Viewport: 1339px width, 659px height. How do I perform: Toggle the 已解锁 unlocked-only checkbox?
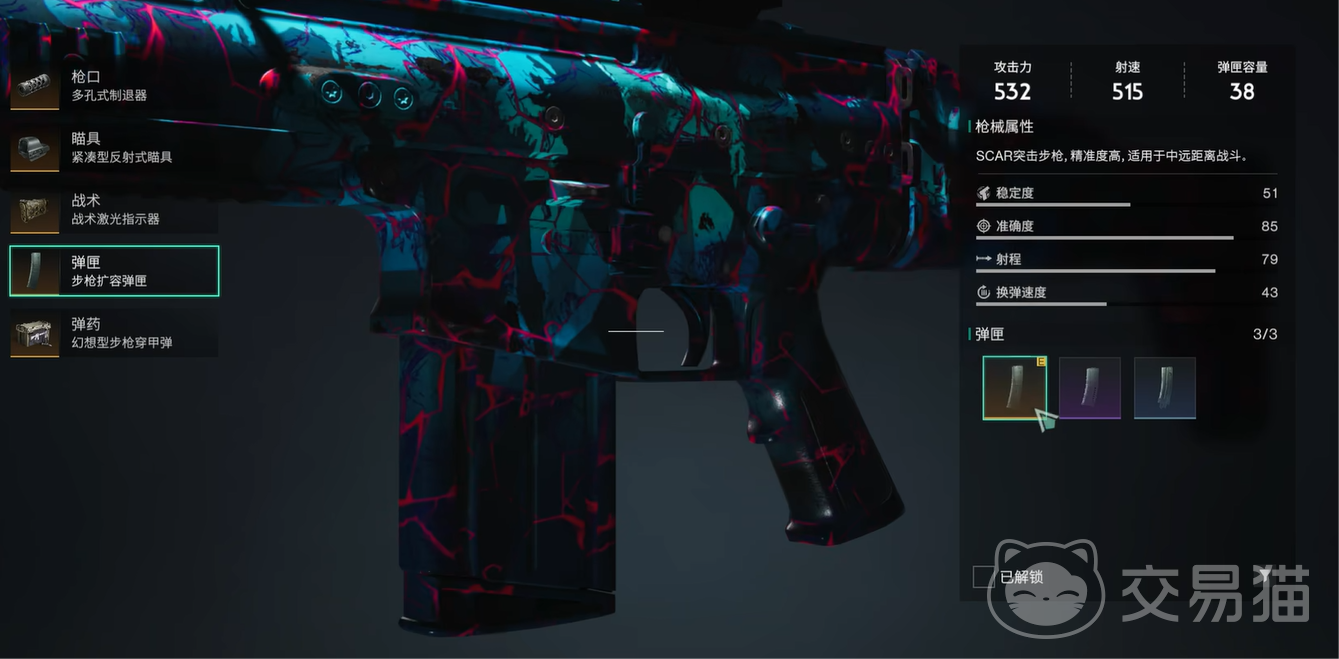pos(983,577)
